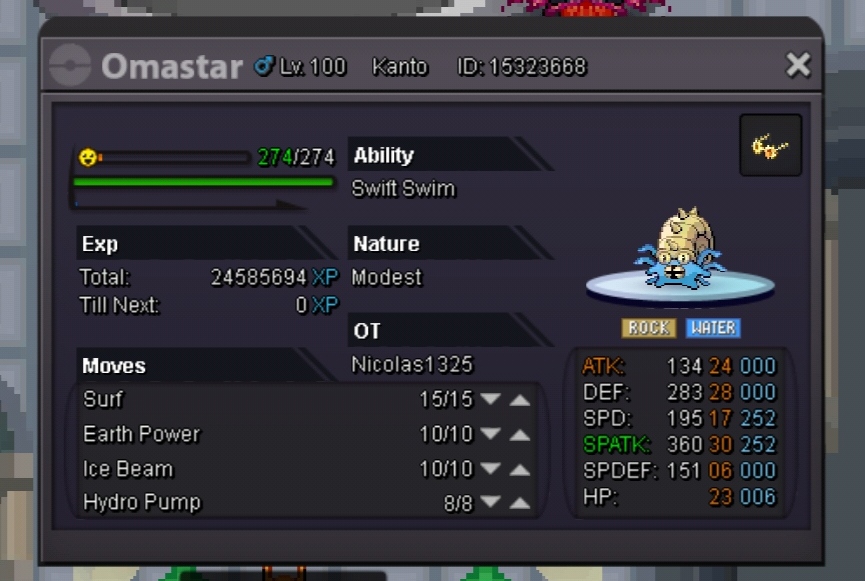
Task: Select the held item slot with glasses
Action: [x=770, y=146]
